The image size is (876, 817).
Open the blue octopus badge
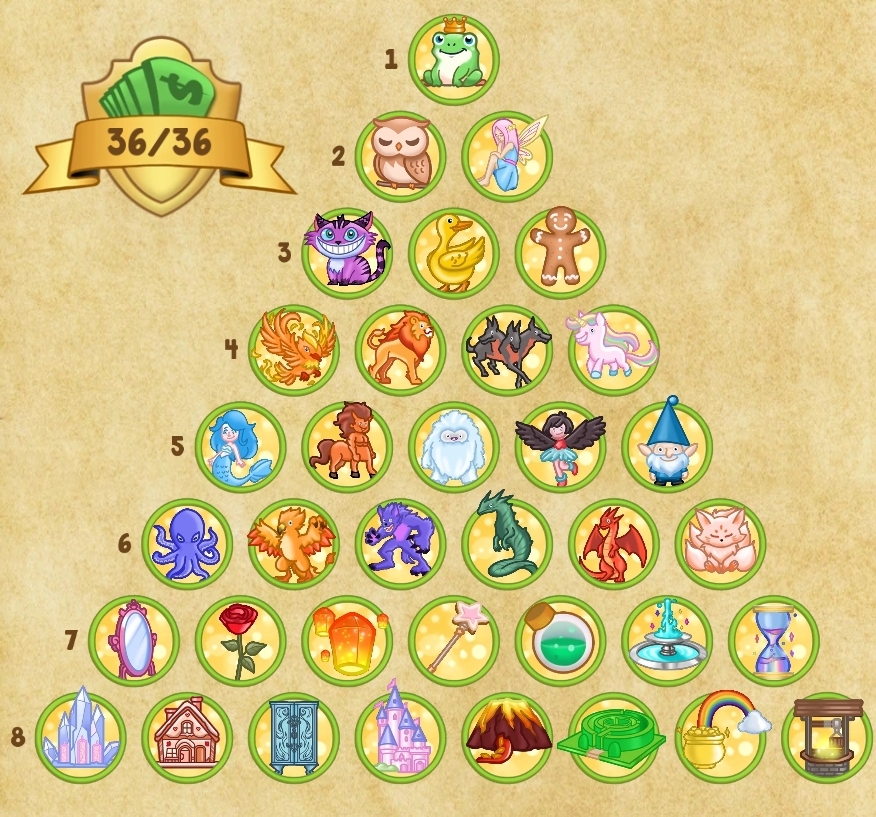coord(186,544)
